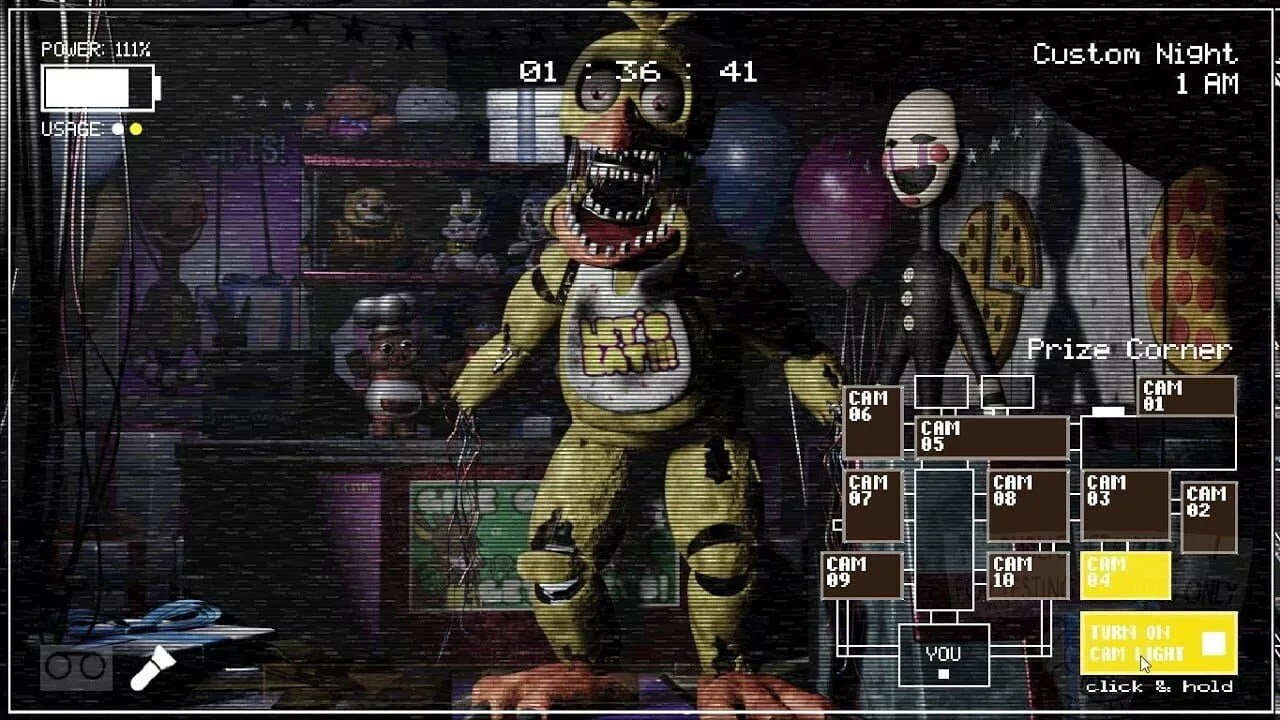The image size is (1280, 720).
Task: Click the USAGE indicator dots
Action: 128,128
